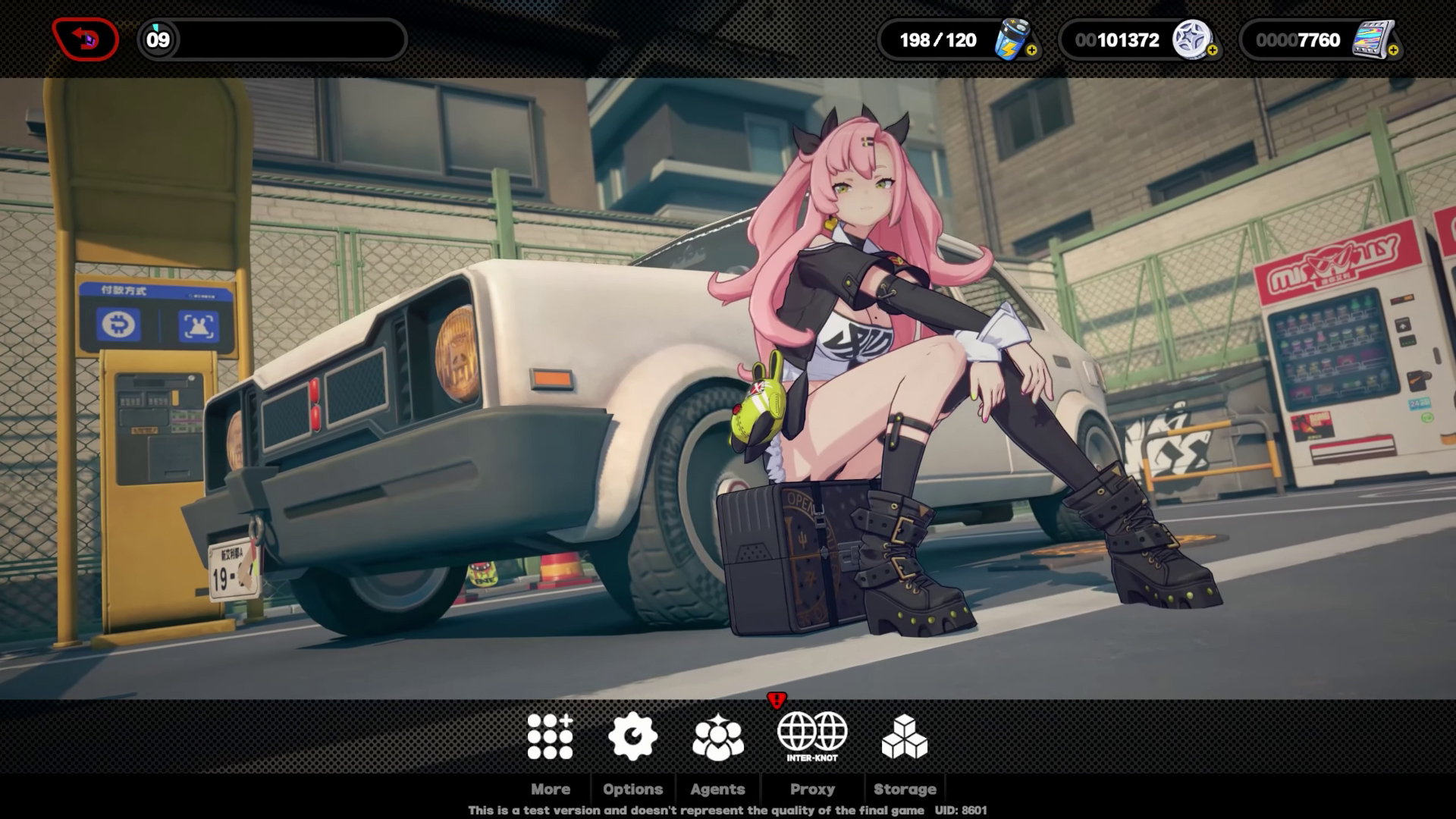Open the More menu grid icon

pyautogui.click(x=550, y=736)
